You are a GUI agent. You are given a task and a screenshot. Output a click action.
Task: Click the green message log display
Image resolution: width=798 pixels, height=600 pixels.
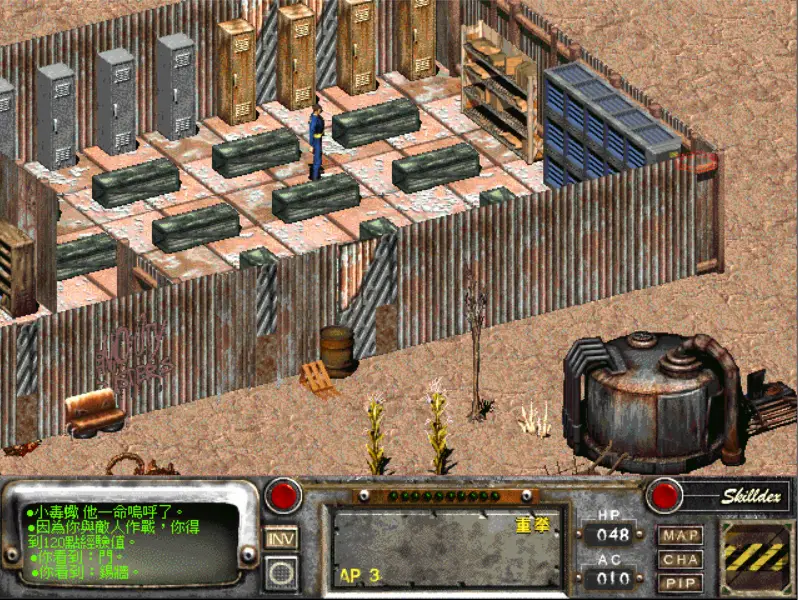point(132,543)
